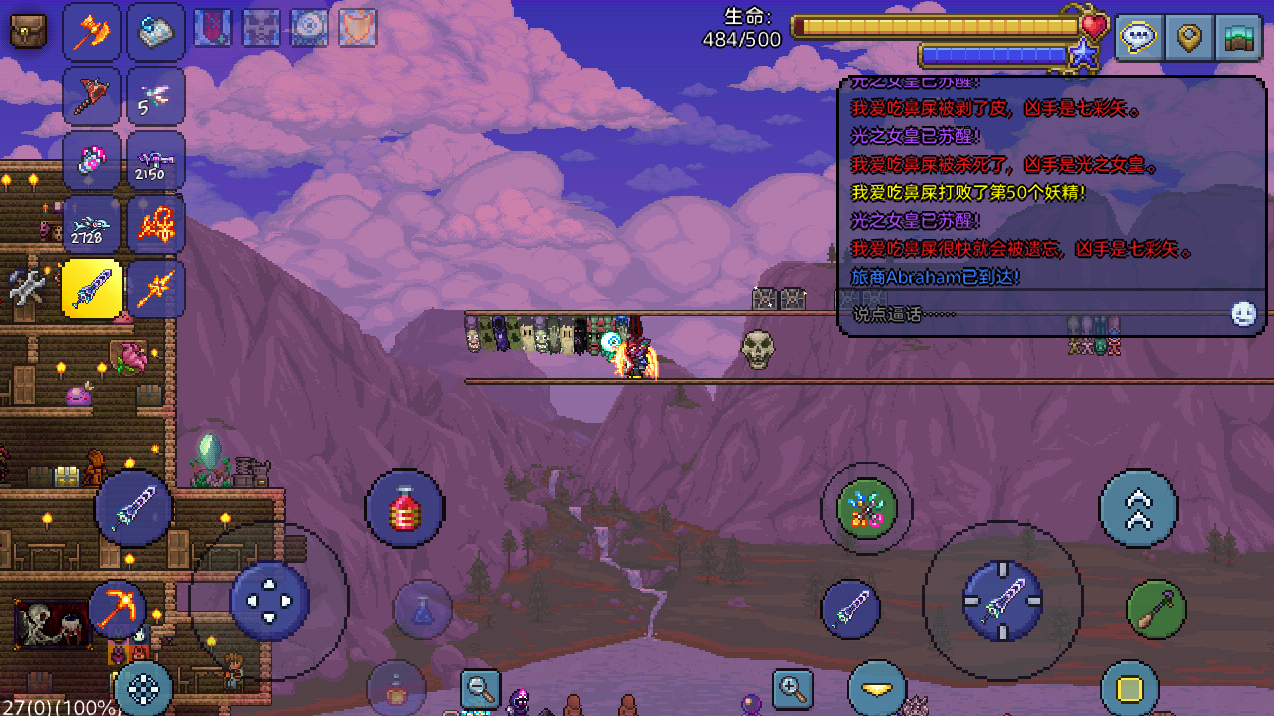
Task: Select the flaming hamaxe hotbar slot
Action: 92,32
